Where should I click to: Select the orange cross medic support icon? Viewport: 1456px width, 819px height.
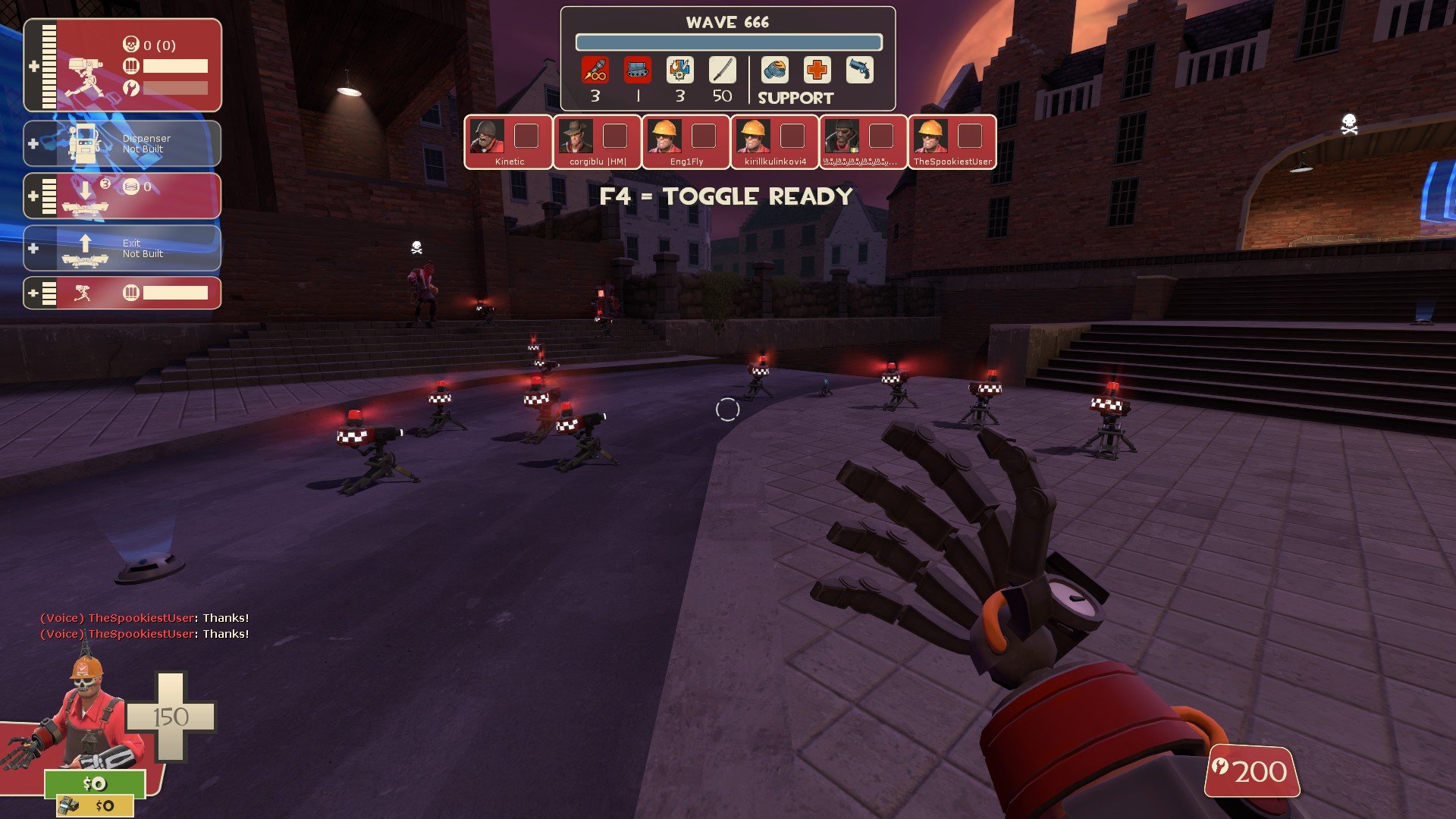[817, 71]
